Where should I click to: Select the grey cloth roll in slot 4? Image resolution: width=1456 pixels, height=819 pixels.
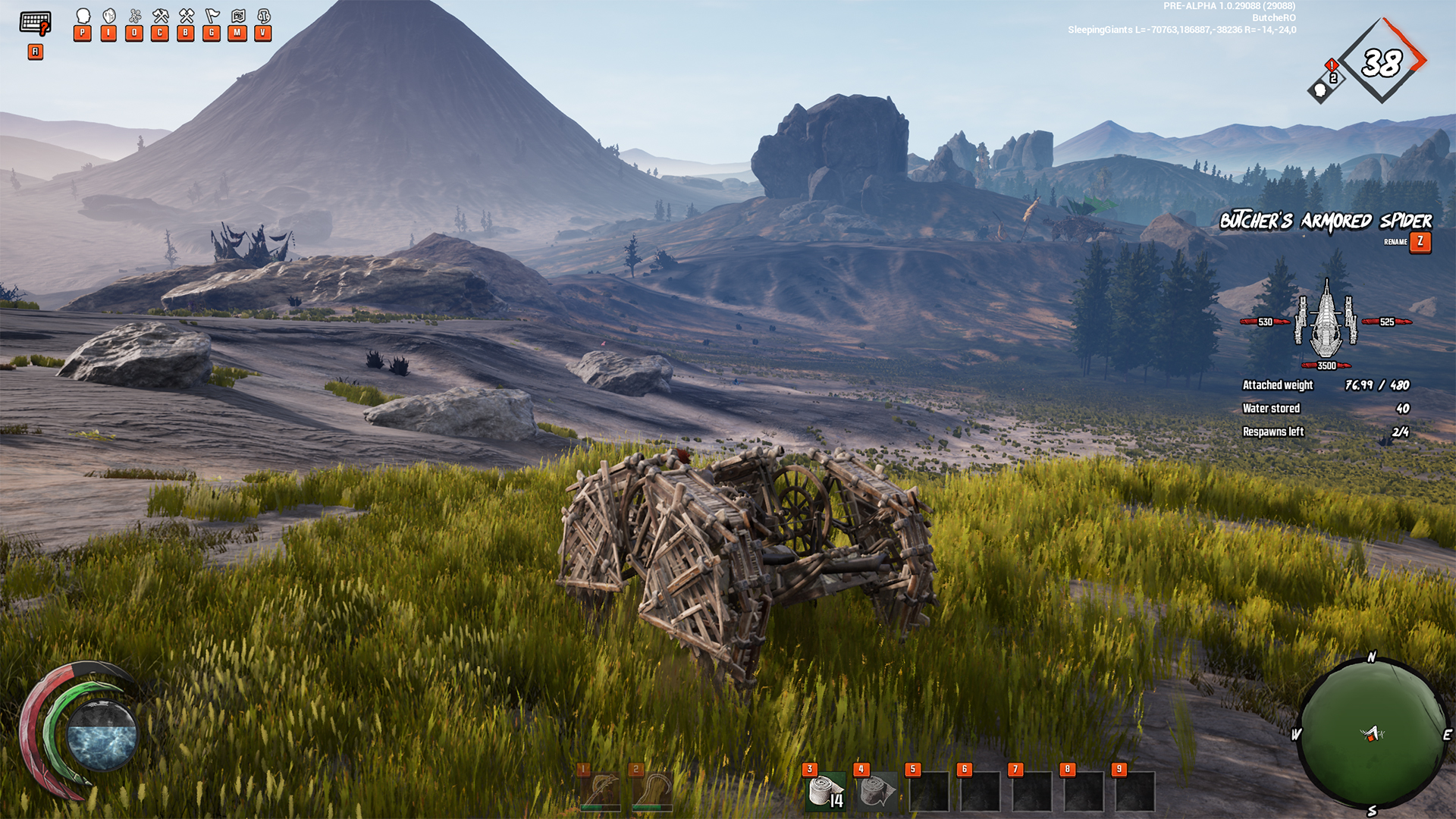pos(877,792)
